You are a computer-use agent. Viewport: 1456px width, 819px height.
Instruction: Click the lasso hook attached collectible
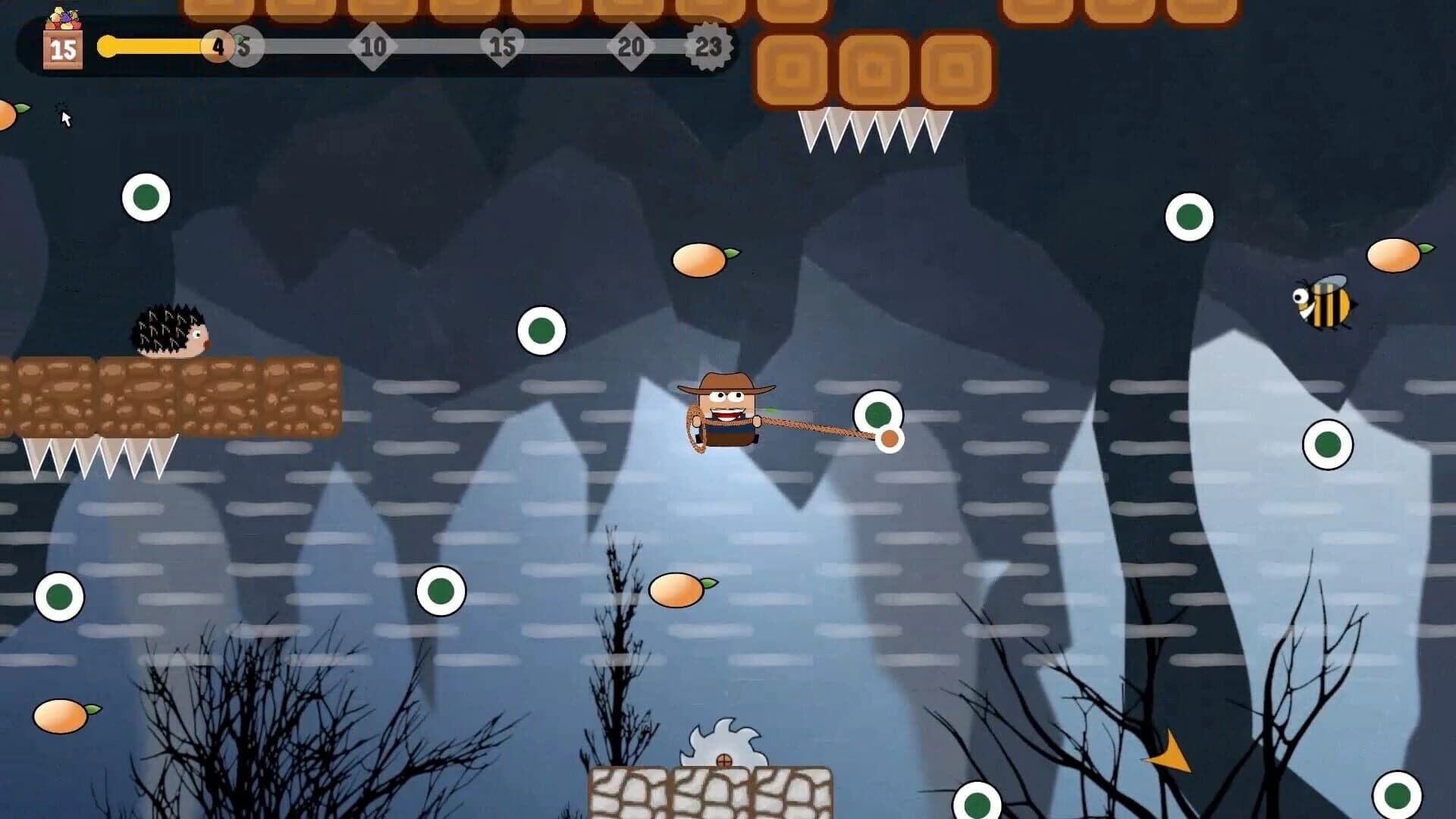pyautogui.click(x=880, y=416)
